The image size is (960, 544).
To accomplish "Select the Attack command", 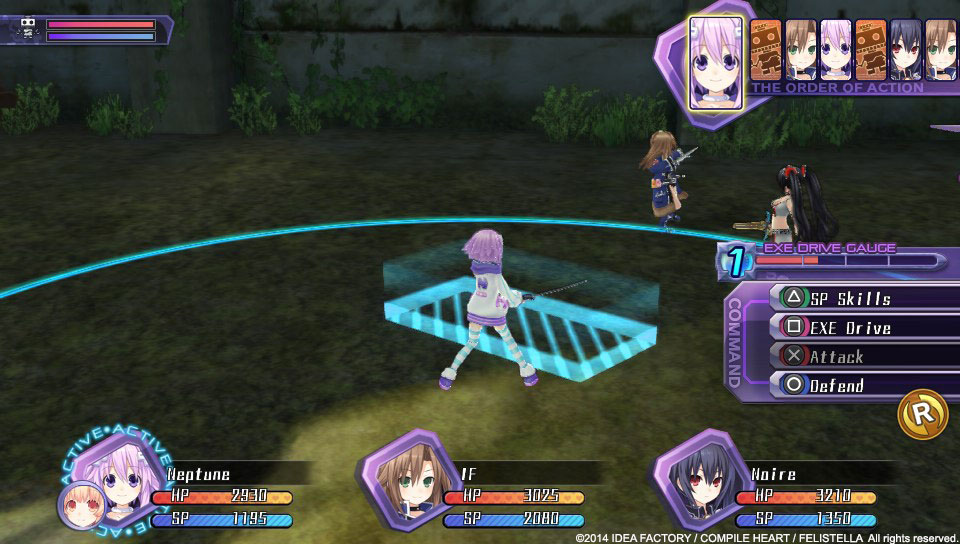I will [862, 356].
